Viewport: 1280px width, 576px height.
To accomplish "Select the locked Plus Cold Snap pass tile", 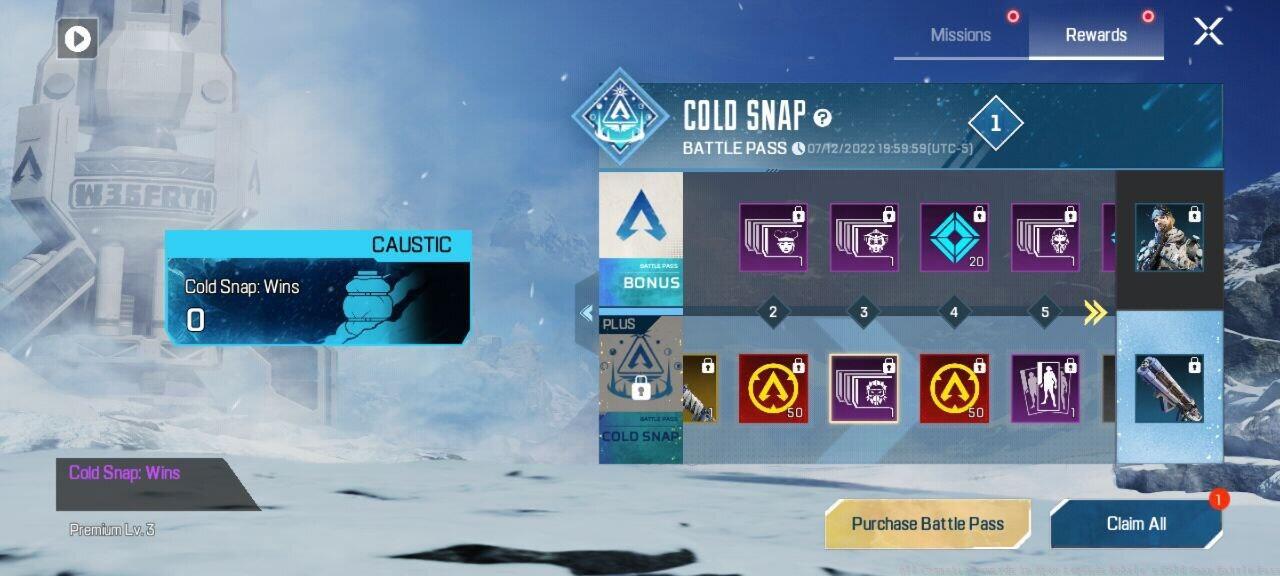I will tap(641, 388).
